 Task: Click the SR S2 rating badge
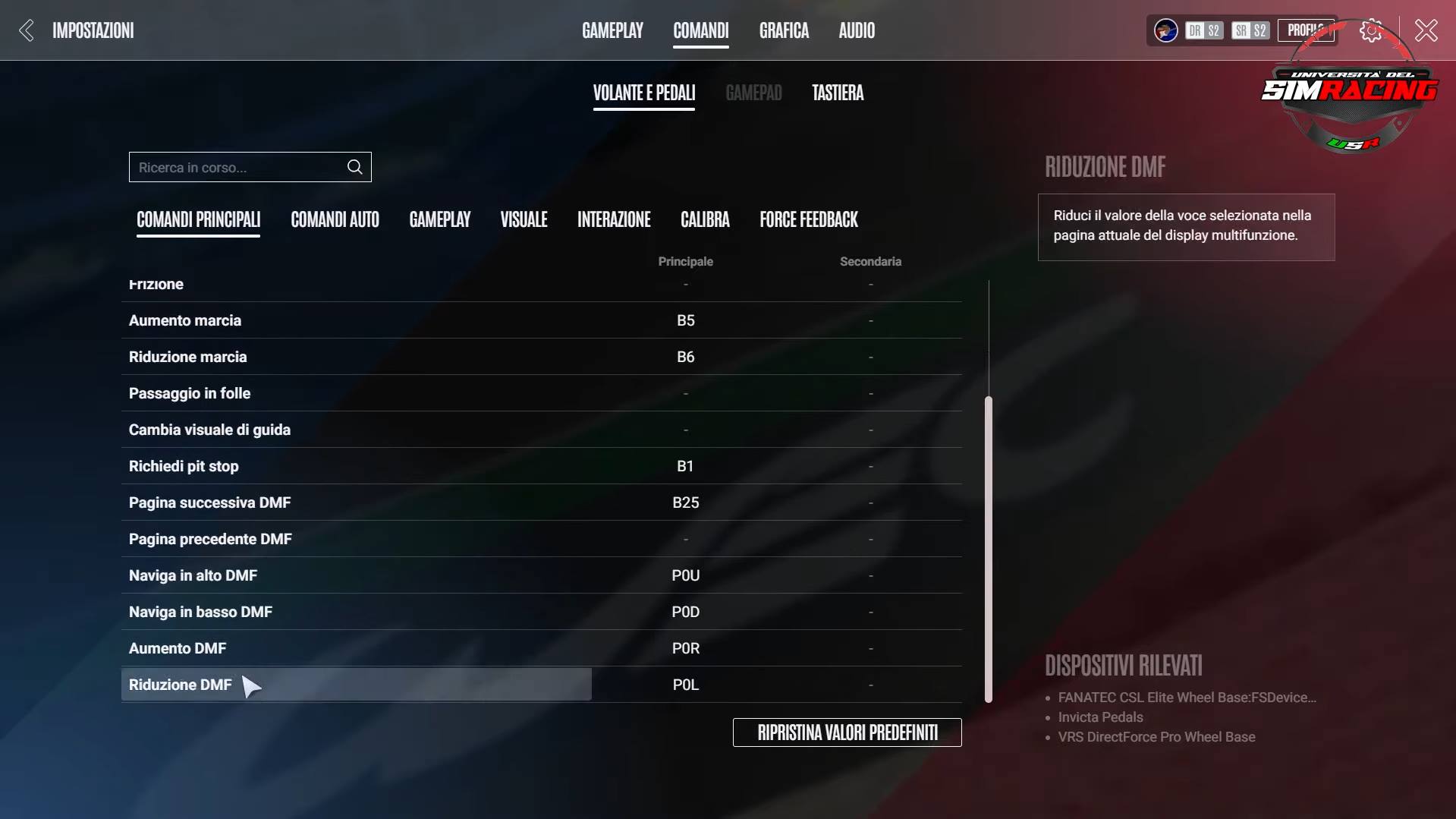point(1250,30)
